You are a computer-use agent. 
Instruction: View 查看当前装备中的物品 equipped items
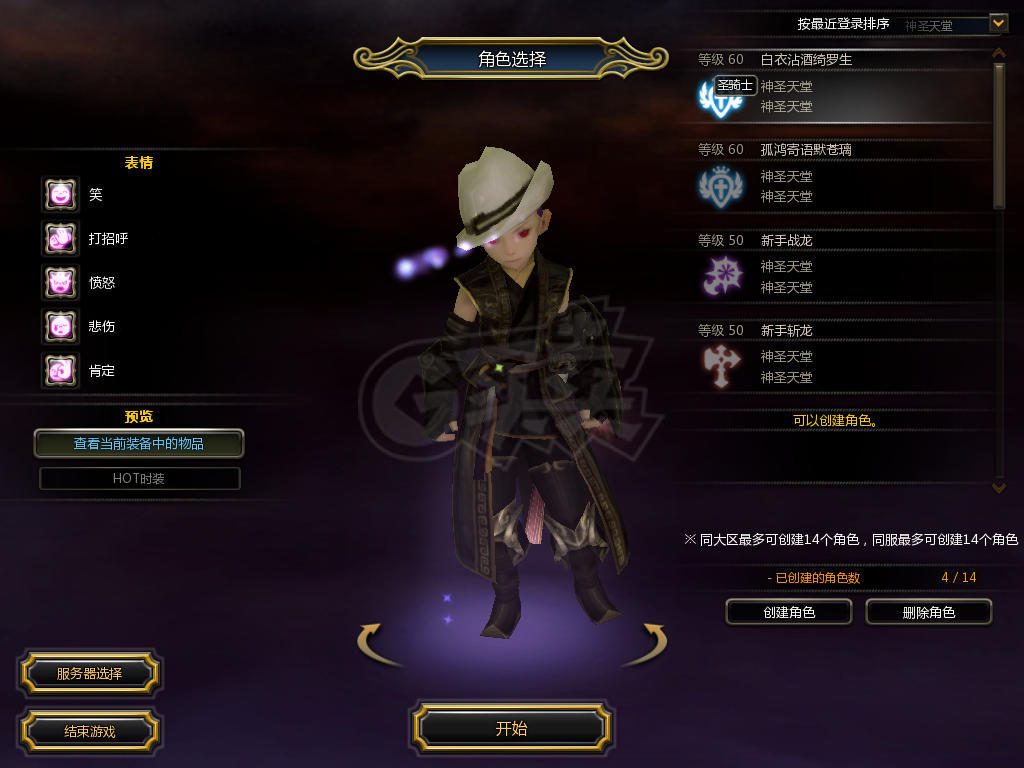coord(139,443)
